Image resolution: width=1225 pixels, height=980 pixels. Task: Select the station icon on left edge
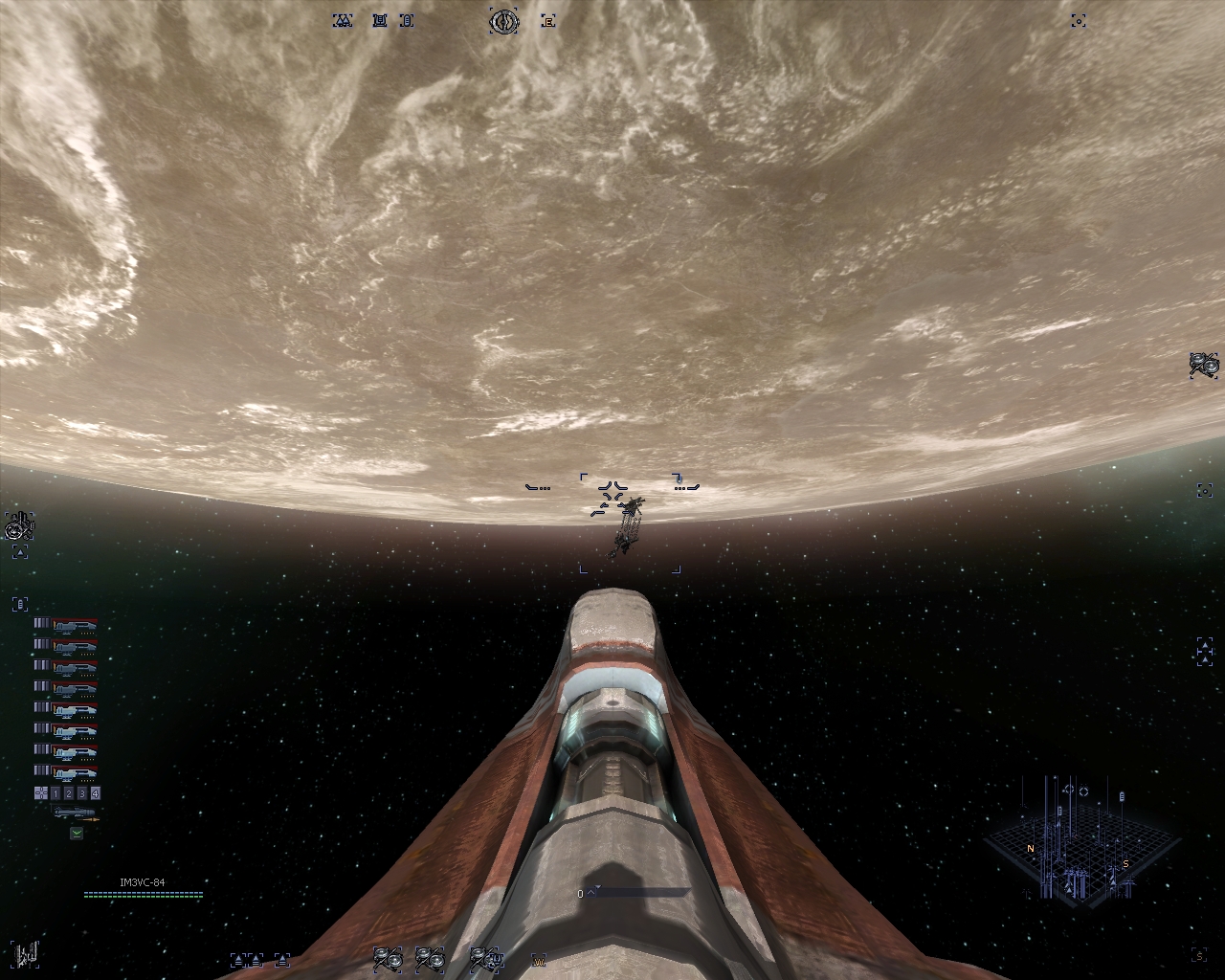(19, 525)
